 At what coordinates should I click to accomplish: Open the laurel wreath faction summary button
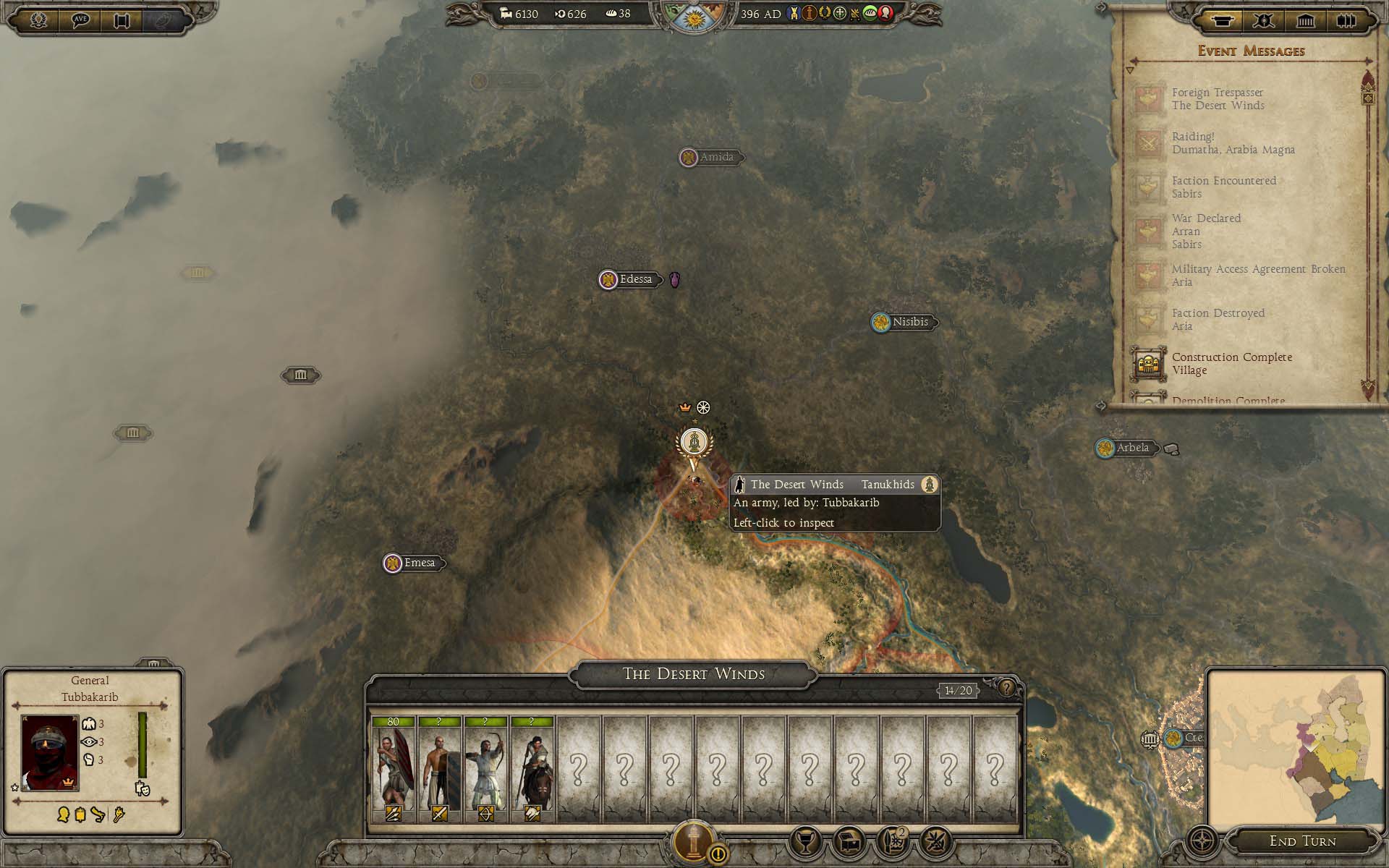(x=38, y=20)
